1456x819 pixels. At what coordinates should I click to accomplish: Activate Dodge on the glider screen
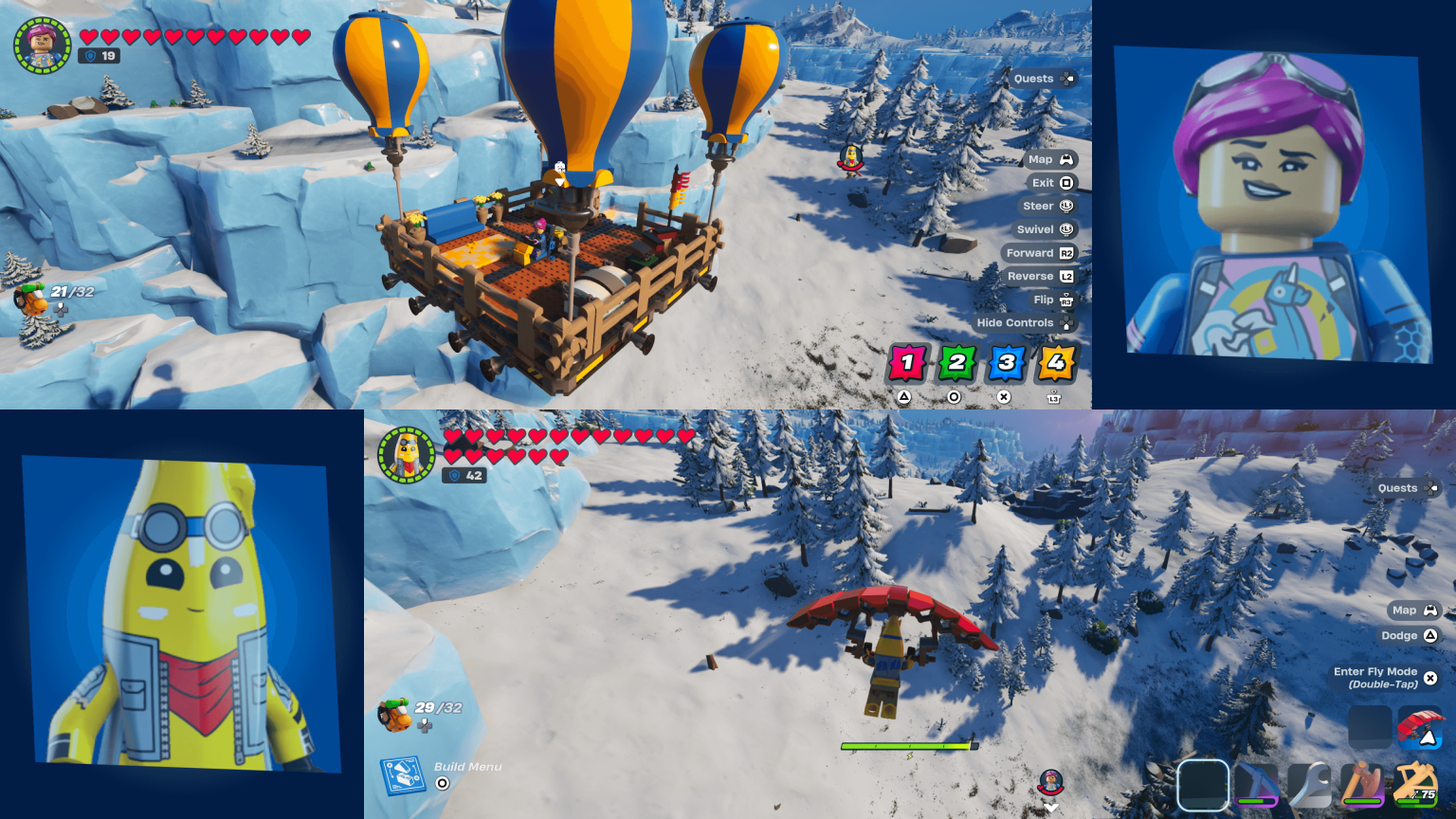point(1409,635)
